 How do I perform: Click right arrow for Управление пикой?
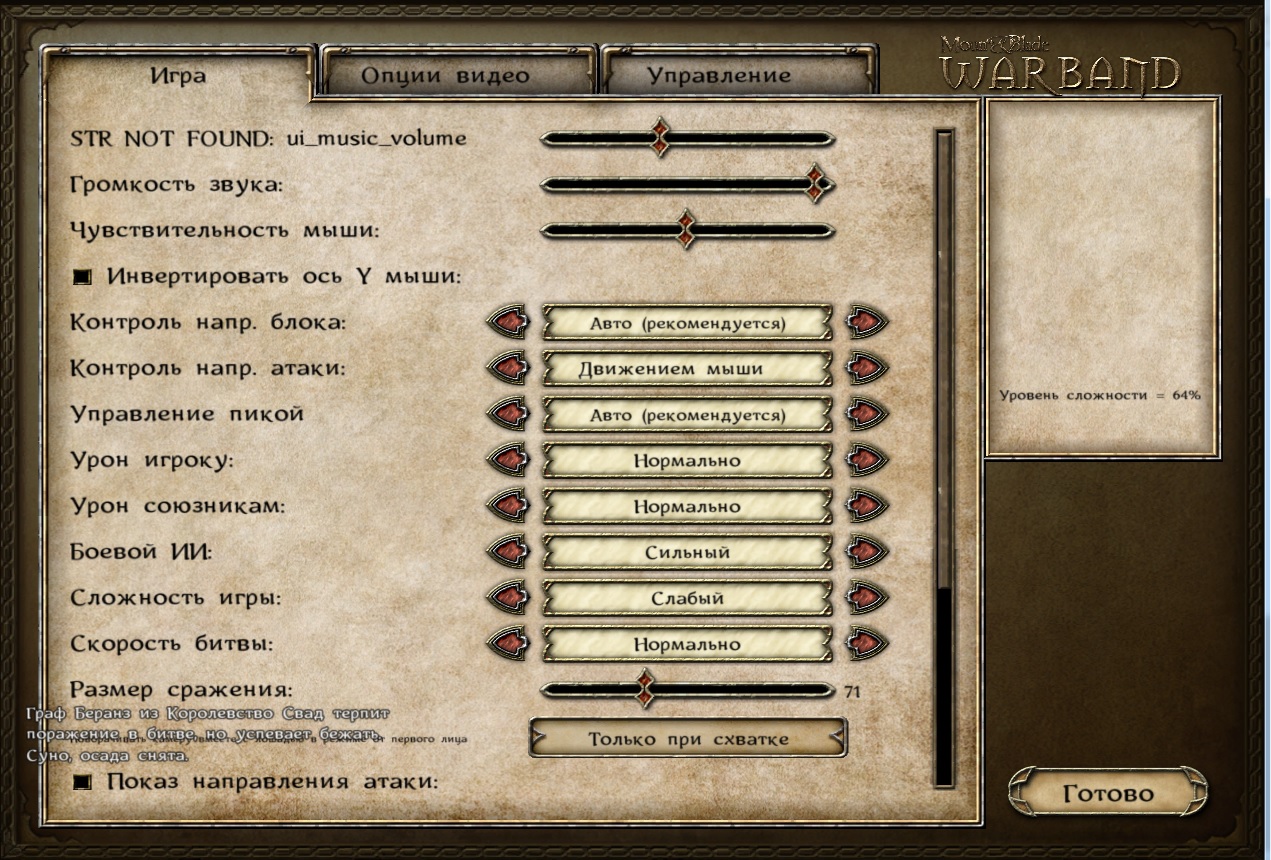[x=865, y=414]
